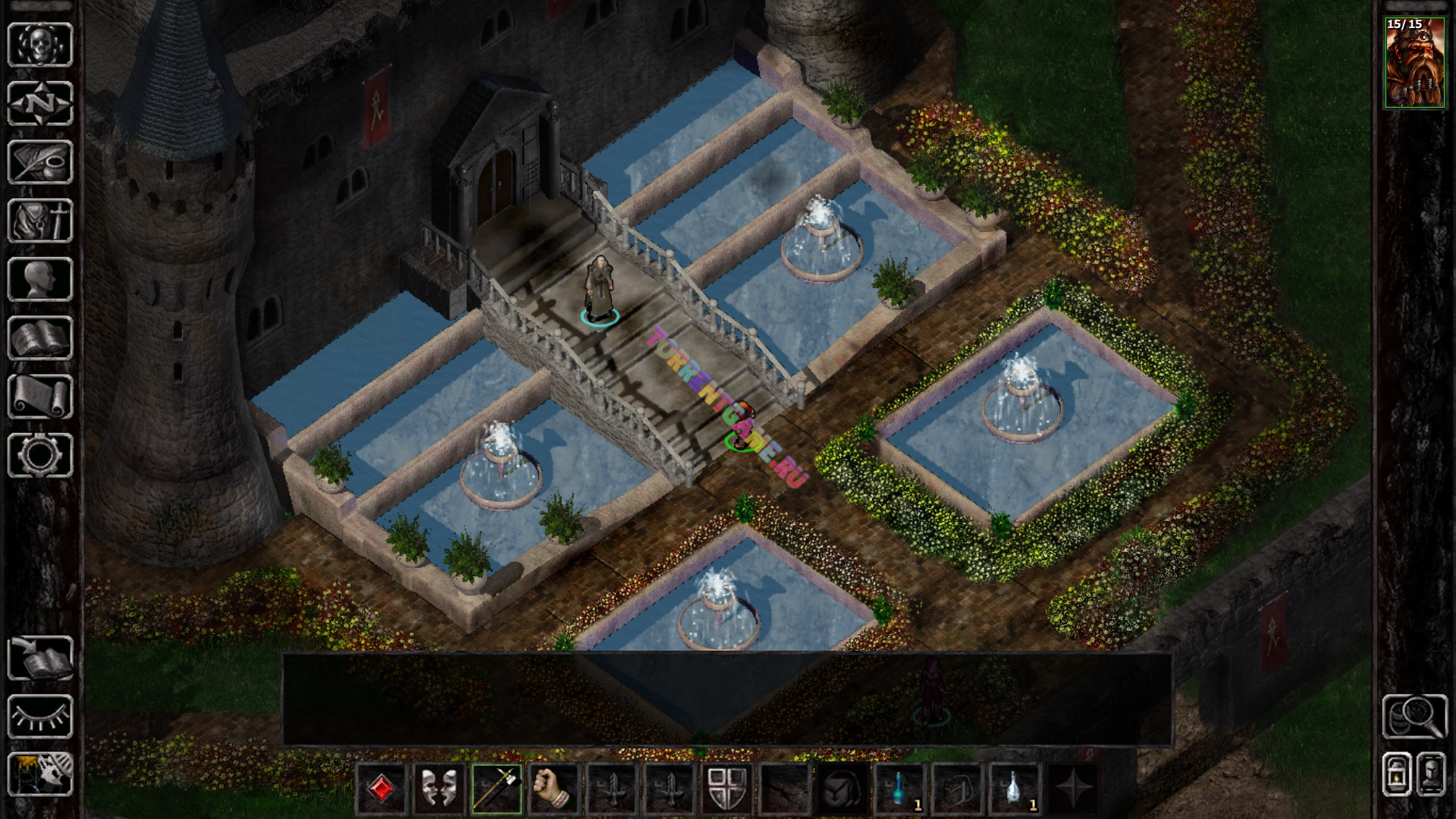Toggle the lantern party AI button
This screenshot has width=1456, height=819.
1397,773
